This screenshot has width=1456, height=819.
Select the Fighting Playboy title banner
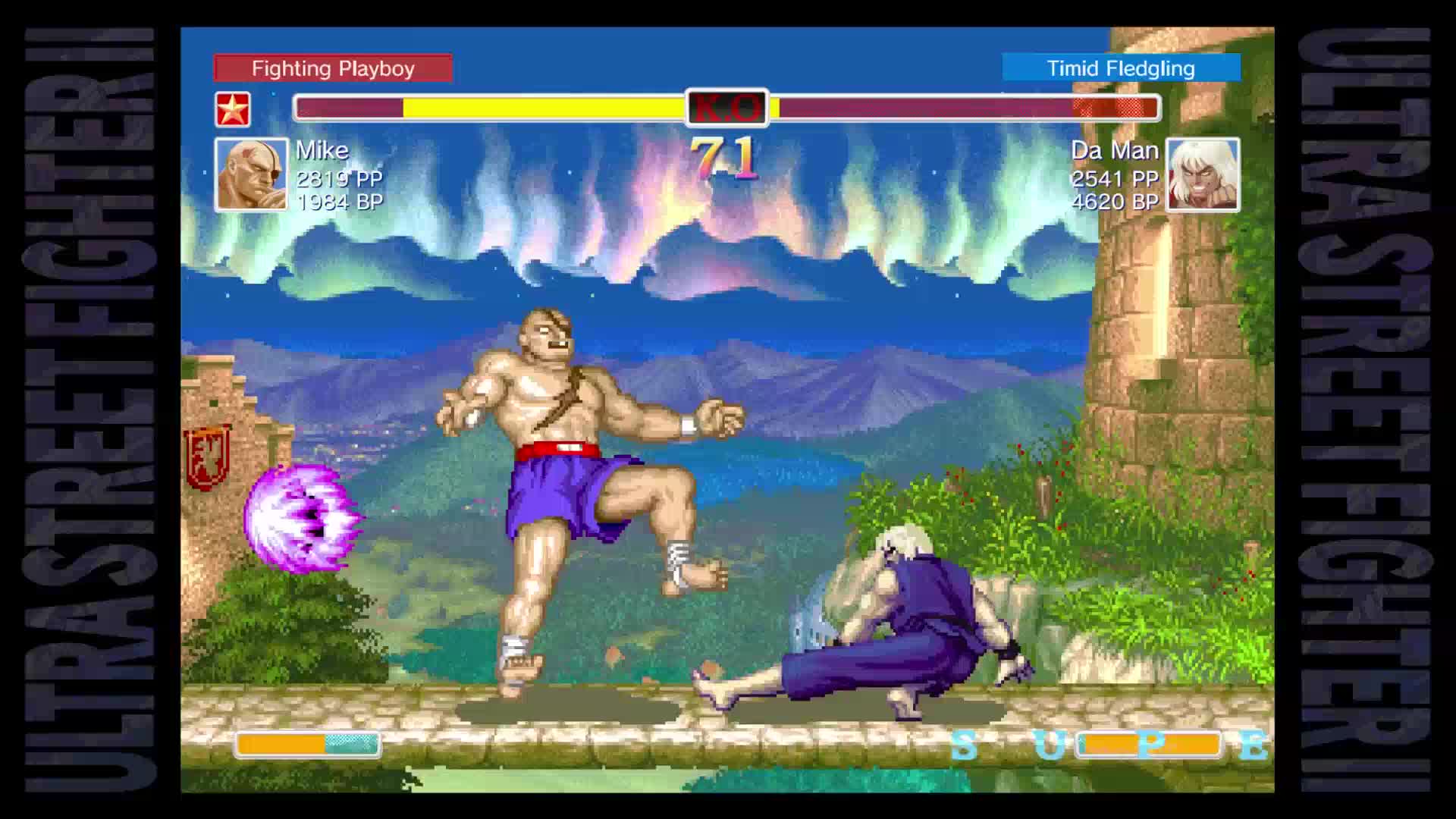334,68
